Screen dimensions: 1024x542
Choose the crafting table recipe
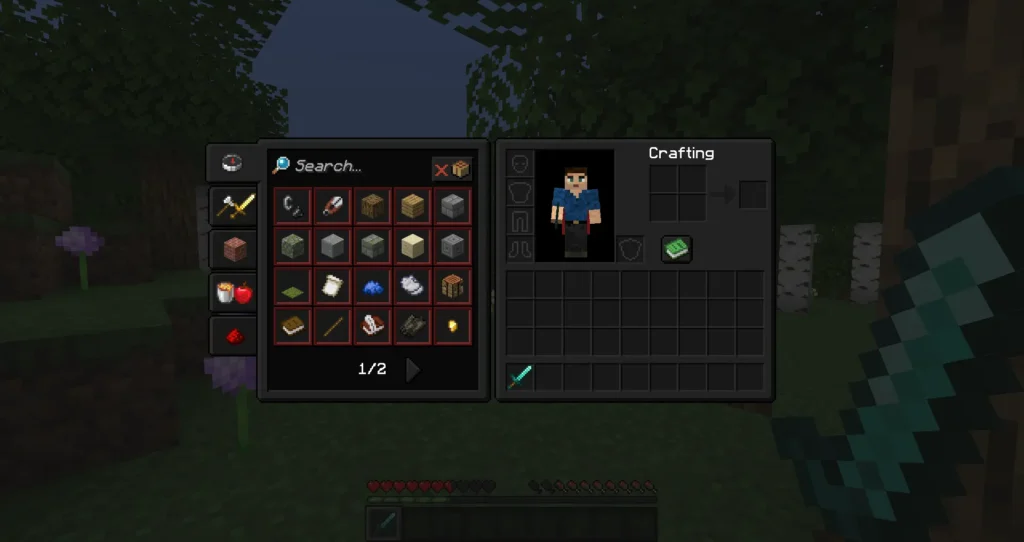click(453, 286)
